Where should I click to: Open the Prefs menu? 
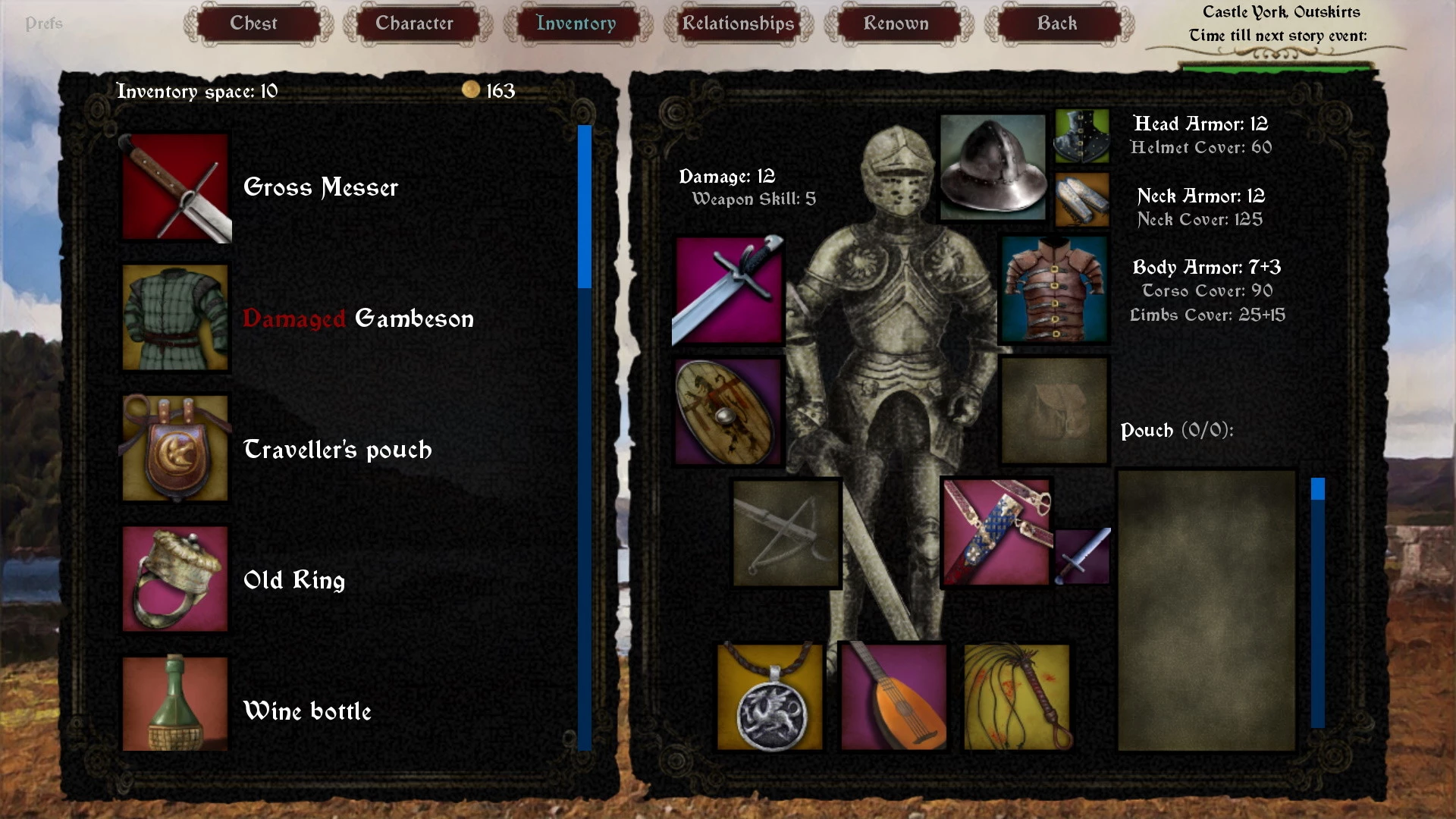tap(44, 24)
